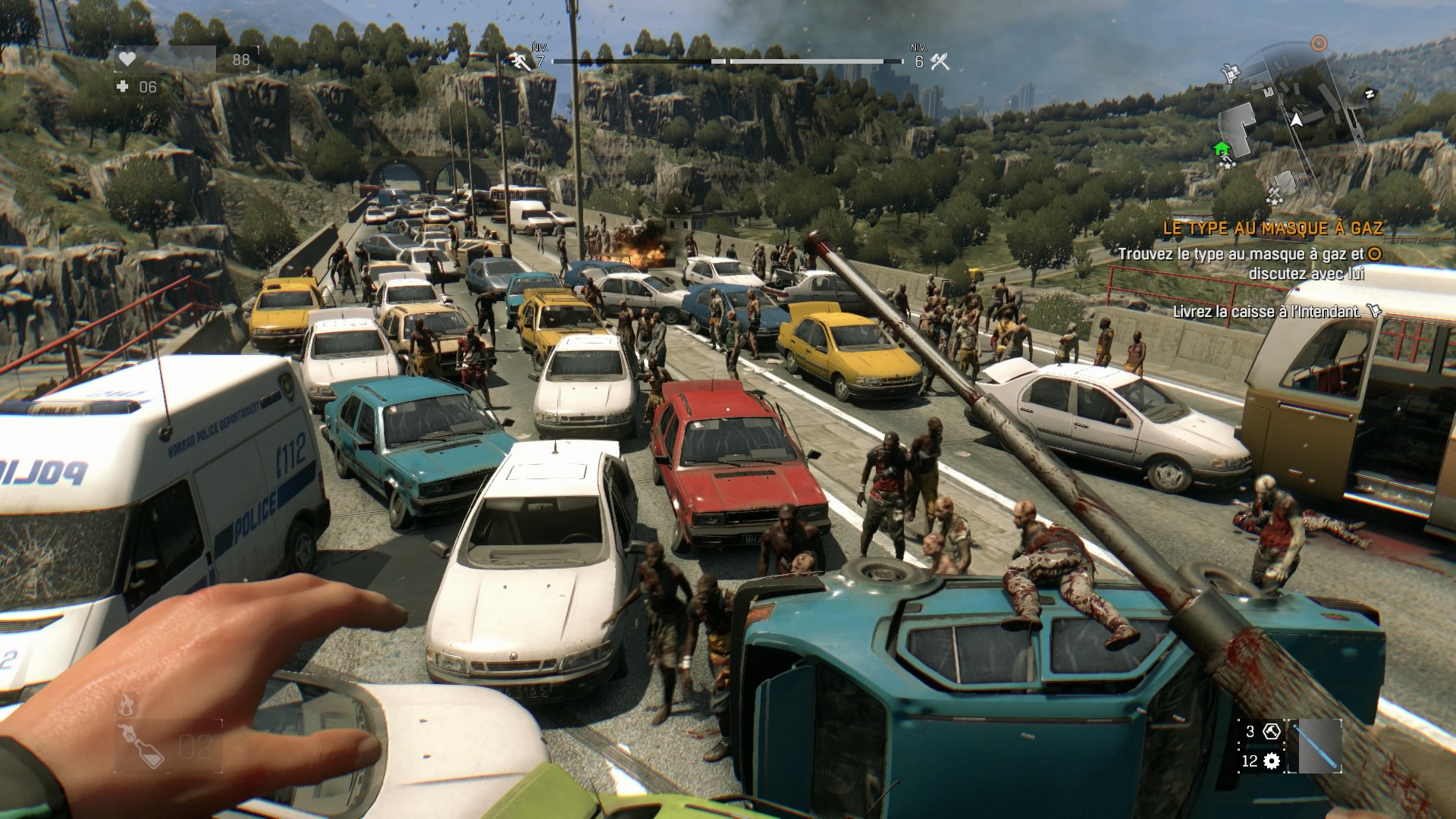Screen dimensions: 1456x819
Task: Click the white player arrow on minimap
Action: coord(1296,120)
